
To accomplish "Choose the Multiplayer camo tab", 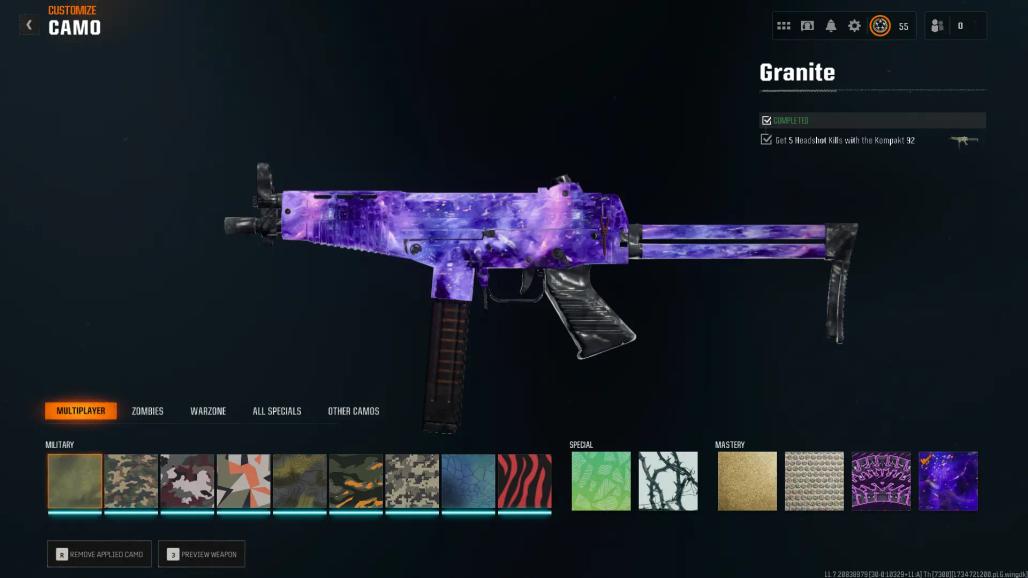I will [81, 411].
